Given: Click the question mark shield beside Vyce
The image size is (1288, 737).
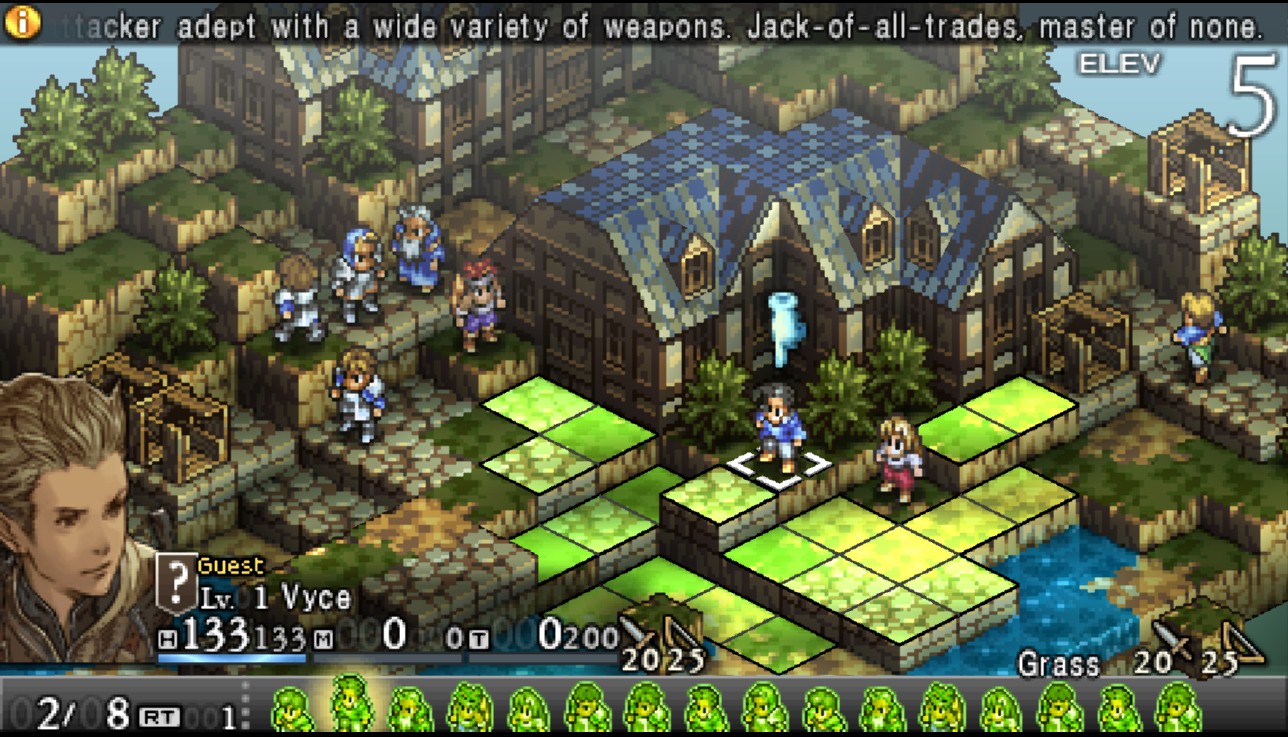Looking at the screenshot, I should coord(177,582).
